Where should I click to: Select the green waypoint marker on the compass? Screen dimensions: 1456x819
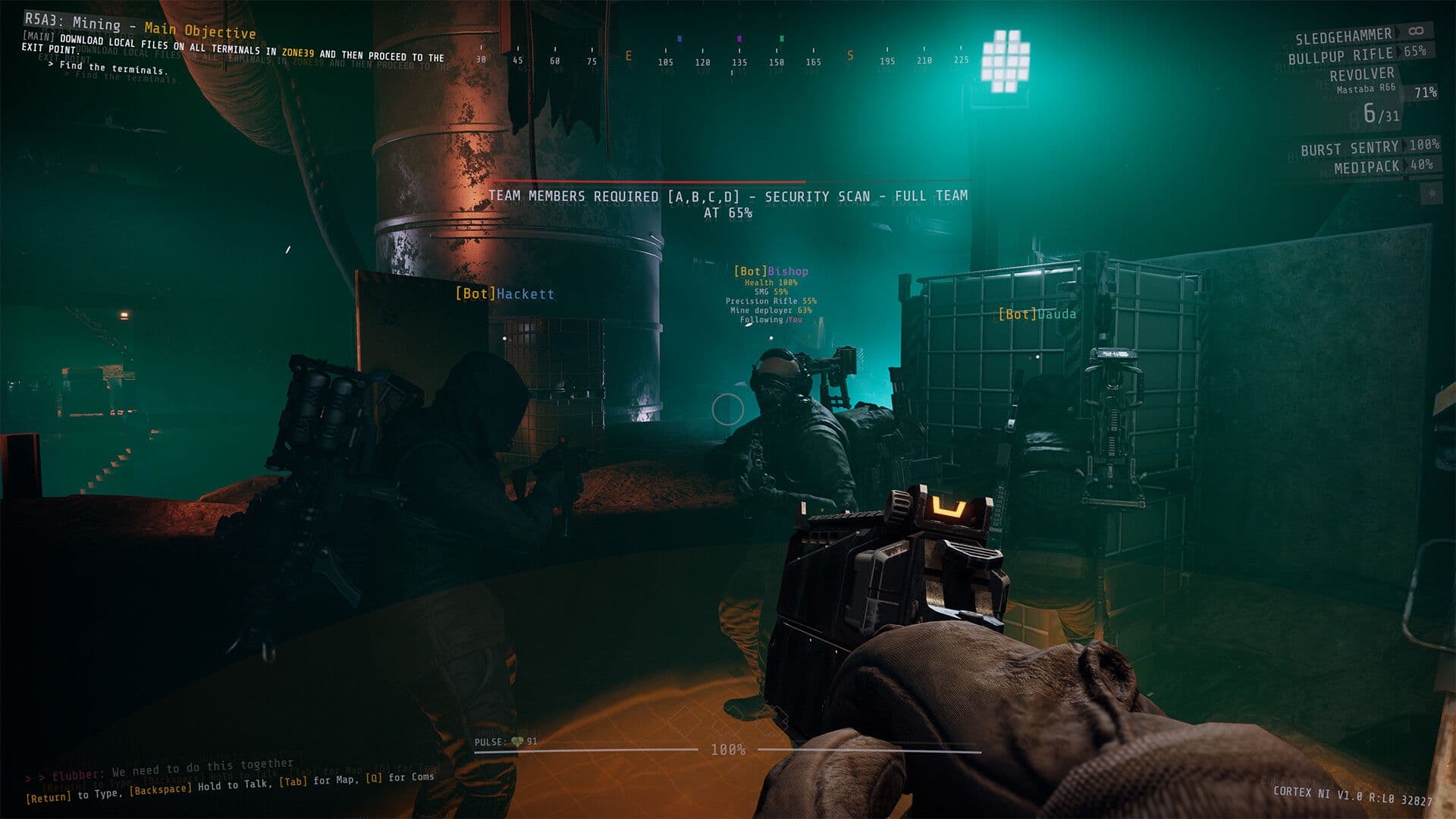click(781, 38)
